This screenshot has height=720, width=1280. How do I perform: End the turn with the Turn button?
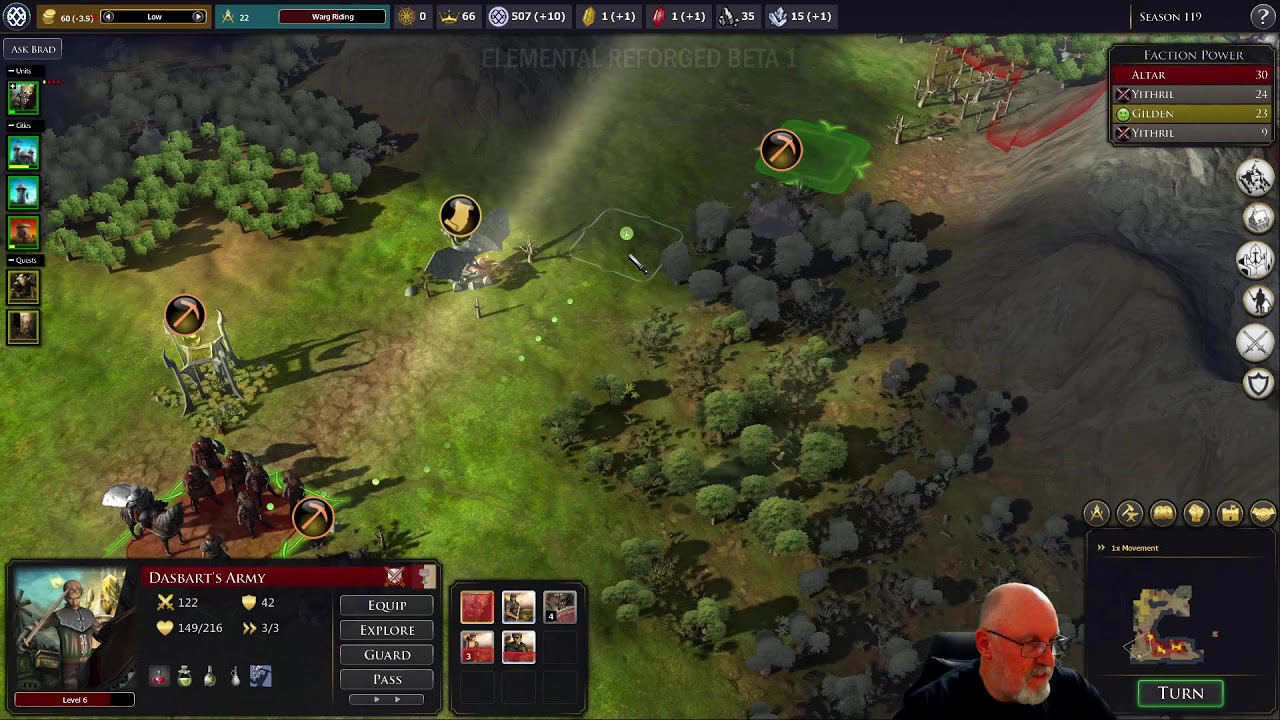coord(1180,693)
